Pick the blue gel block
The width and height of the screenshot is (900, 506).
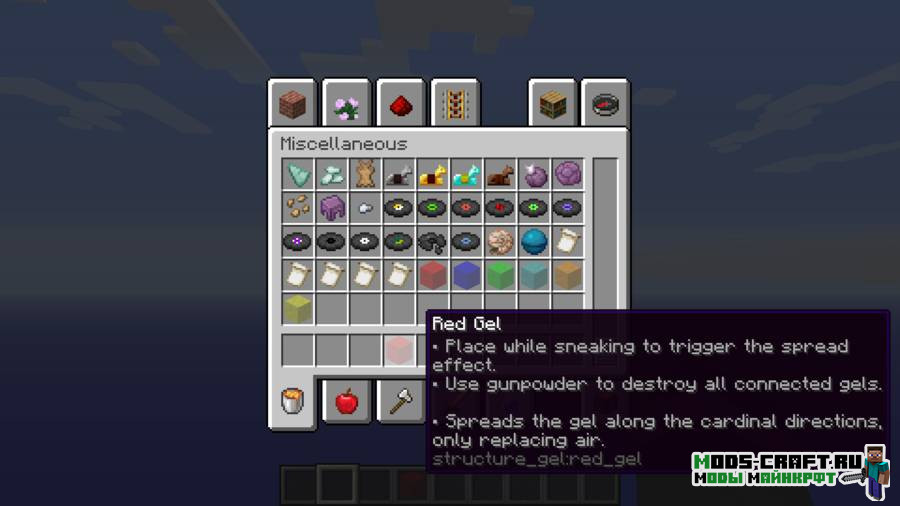coord(467,275)
